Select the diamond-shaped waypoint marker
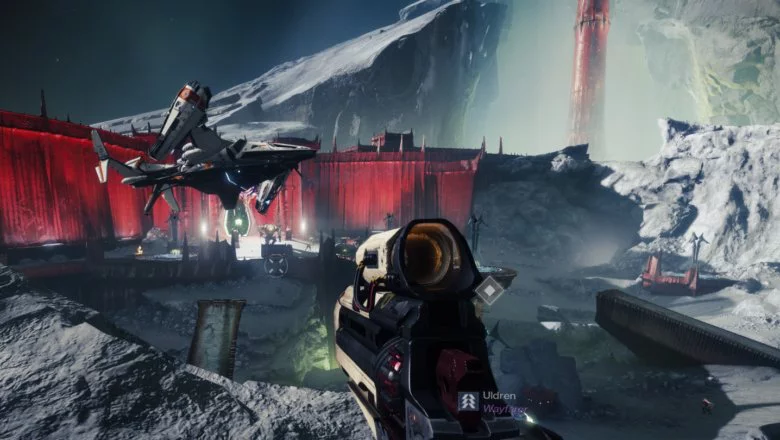The width and height of the screenshot is (780, 440). tap(489, 290)
